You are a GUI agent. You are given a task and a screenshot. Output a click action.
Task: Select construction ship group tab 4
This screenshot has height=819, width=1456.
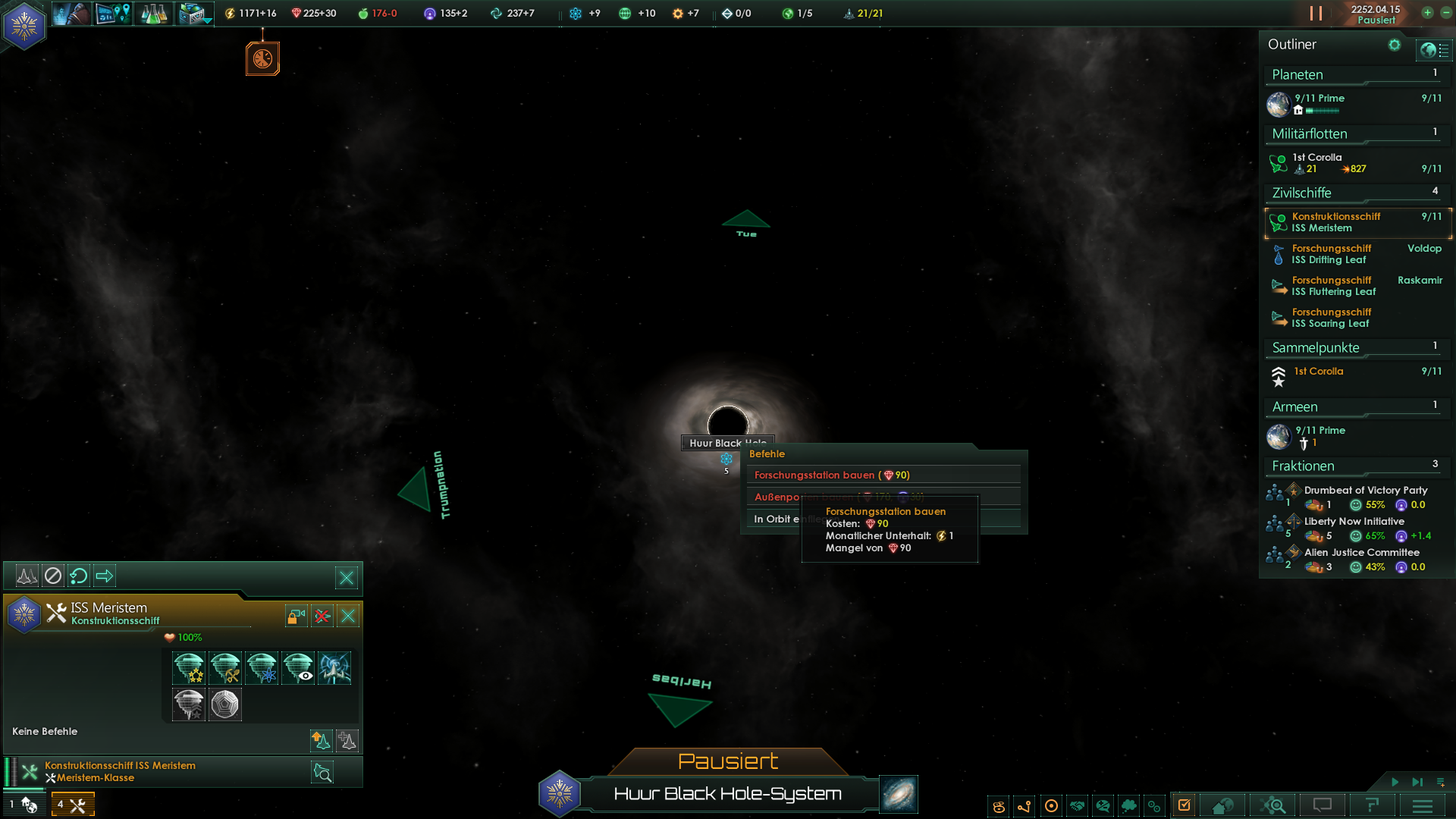pyautogui.click(x=73, y=804)
